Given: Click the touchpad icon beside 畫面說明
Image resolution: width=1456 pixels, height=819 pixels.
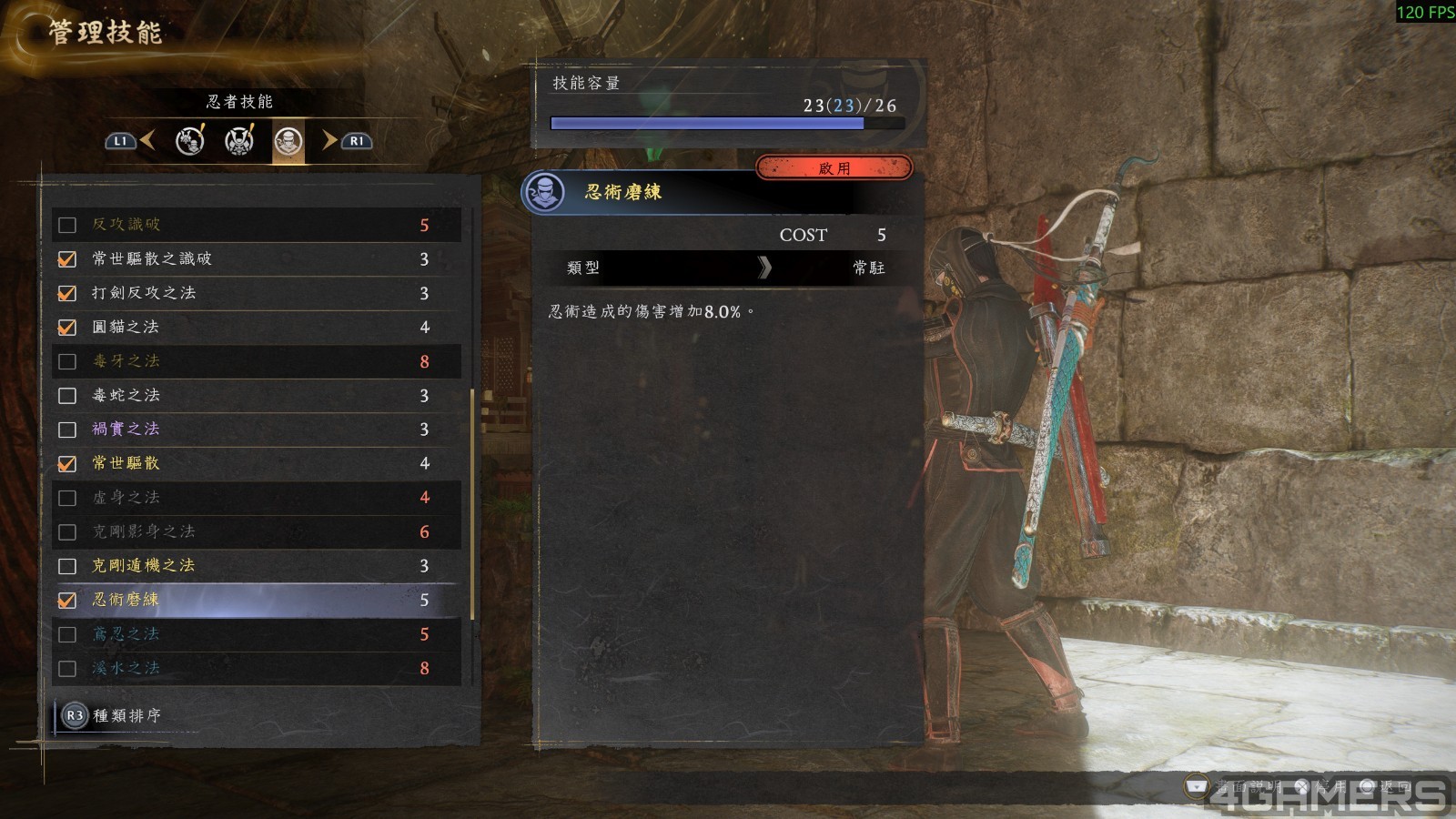Looking at the screenshot, I should 1196,785.
